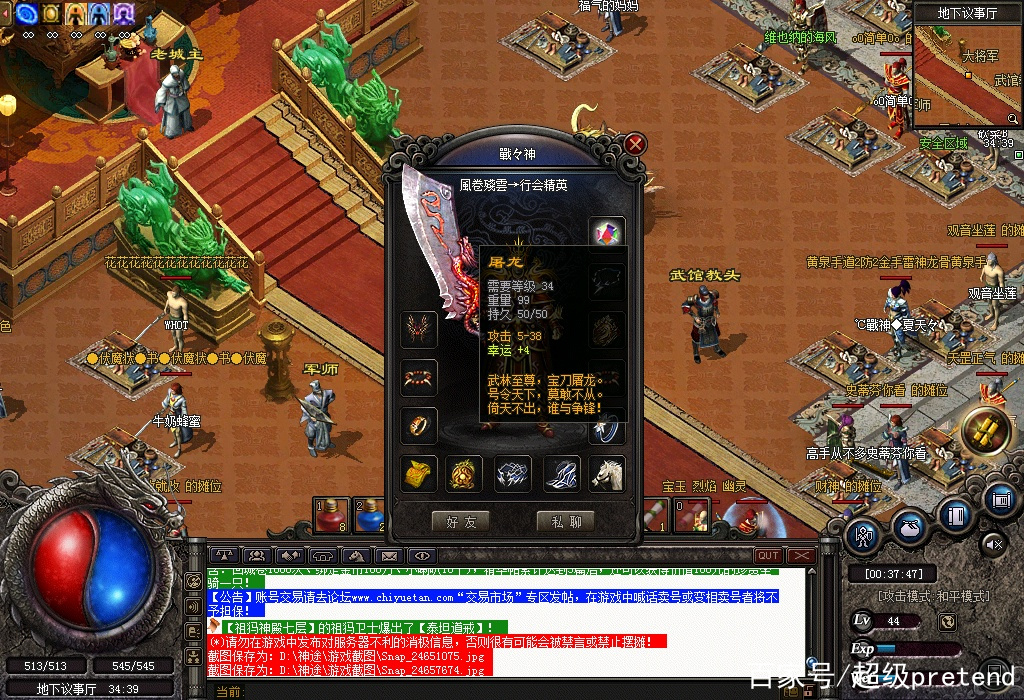Select the yellow talisman equipment slot

tap(419, 473)
